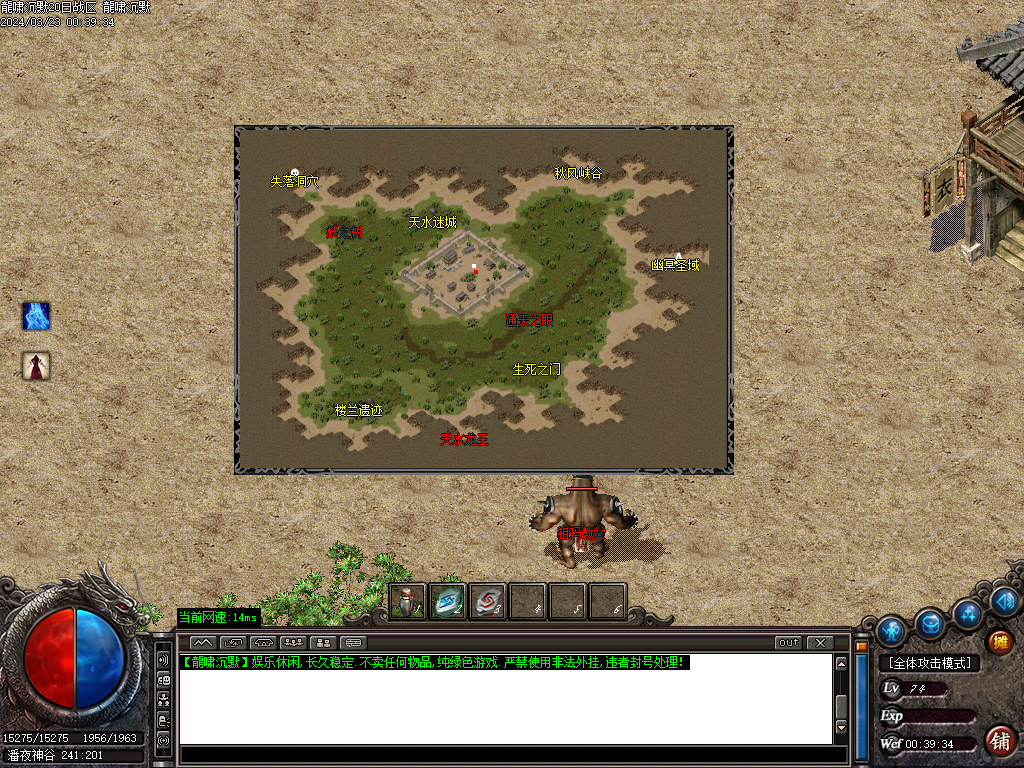Viewport: 1024px width, 768px height.
Task: Open the stall button marked 摊
Action: tap(999, 642)
